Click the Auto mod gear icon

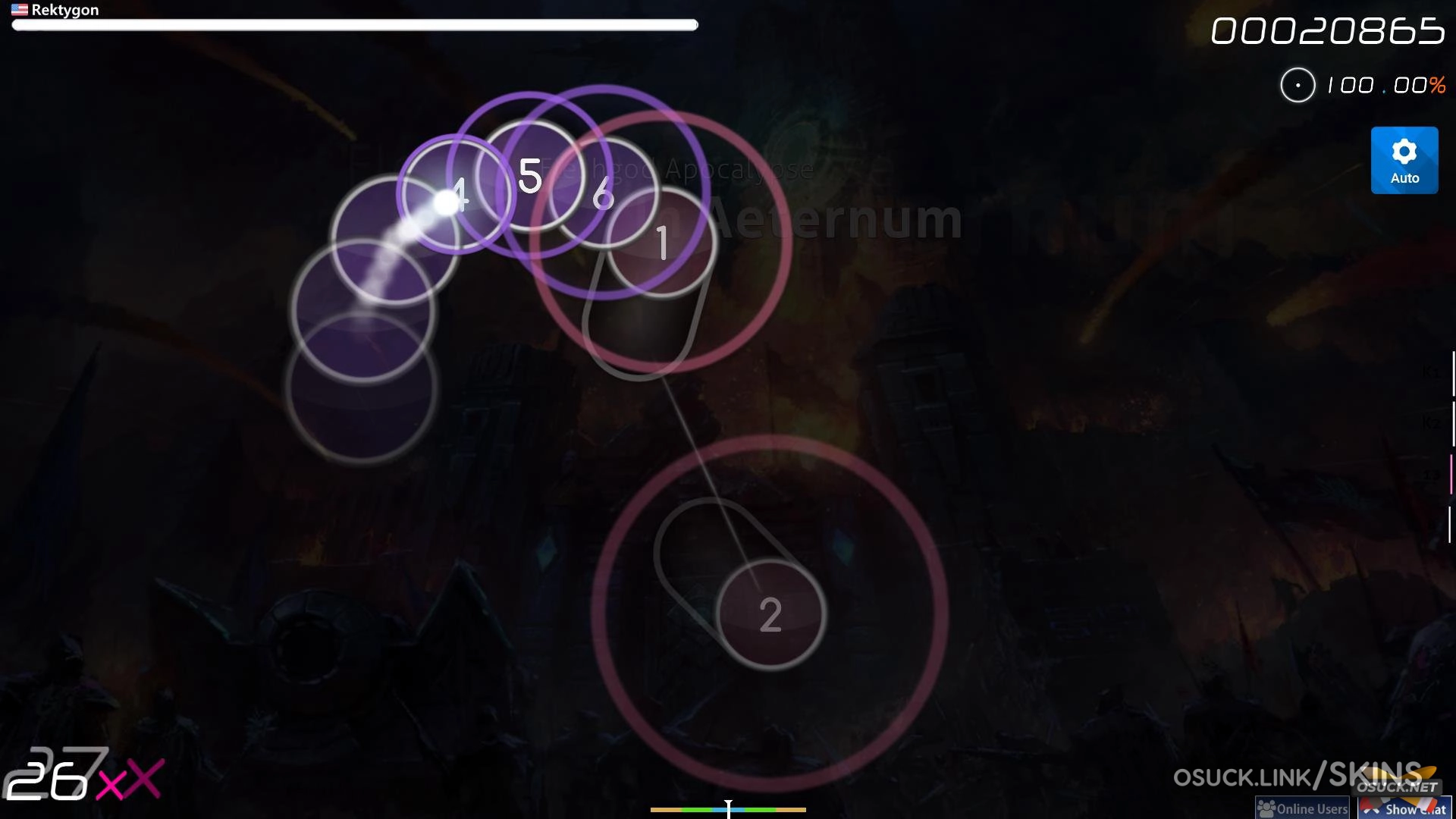tap(1404, 150)
